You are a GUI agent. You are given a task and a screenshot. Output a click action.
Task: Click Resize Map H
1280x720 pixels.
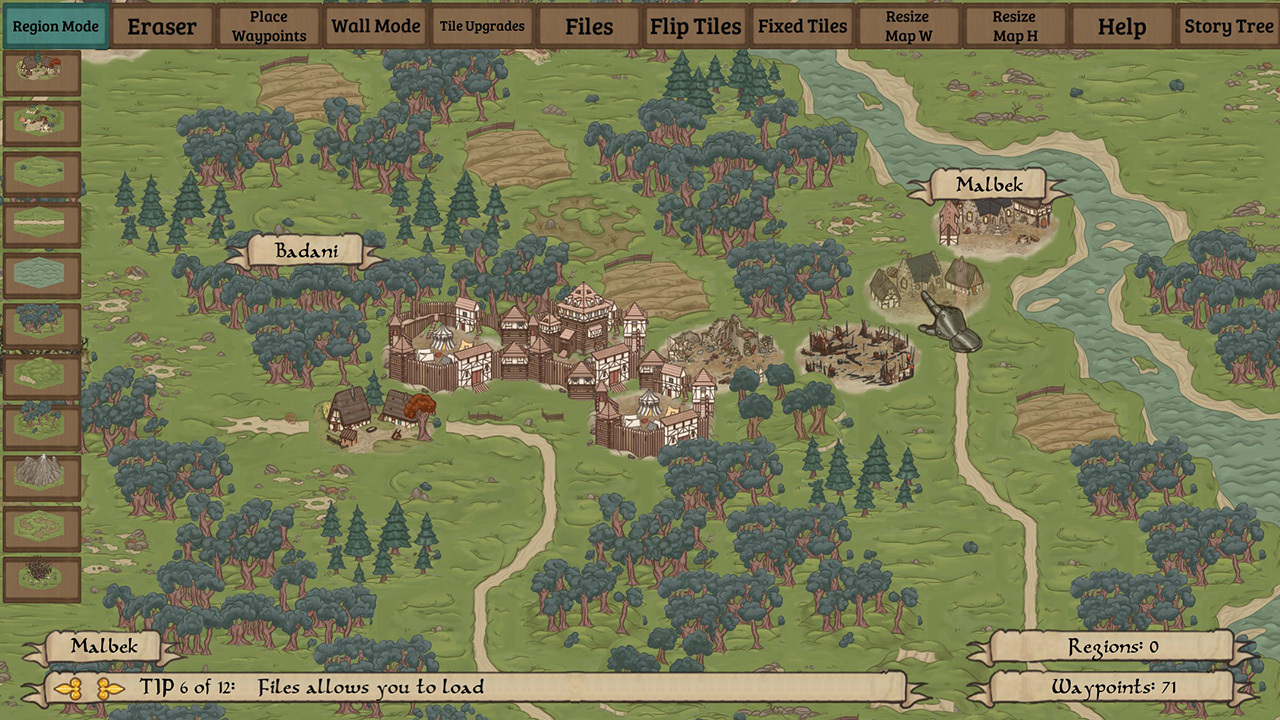[1015, 26]
